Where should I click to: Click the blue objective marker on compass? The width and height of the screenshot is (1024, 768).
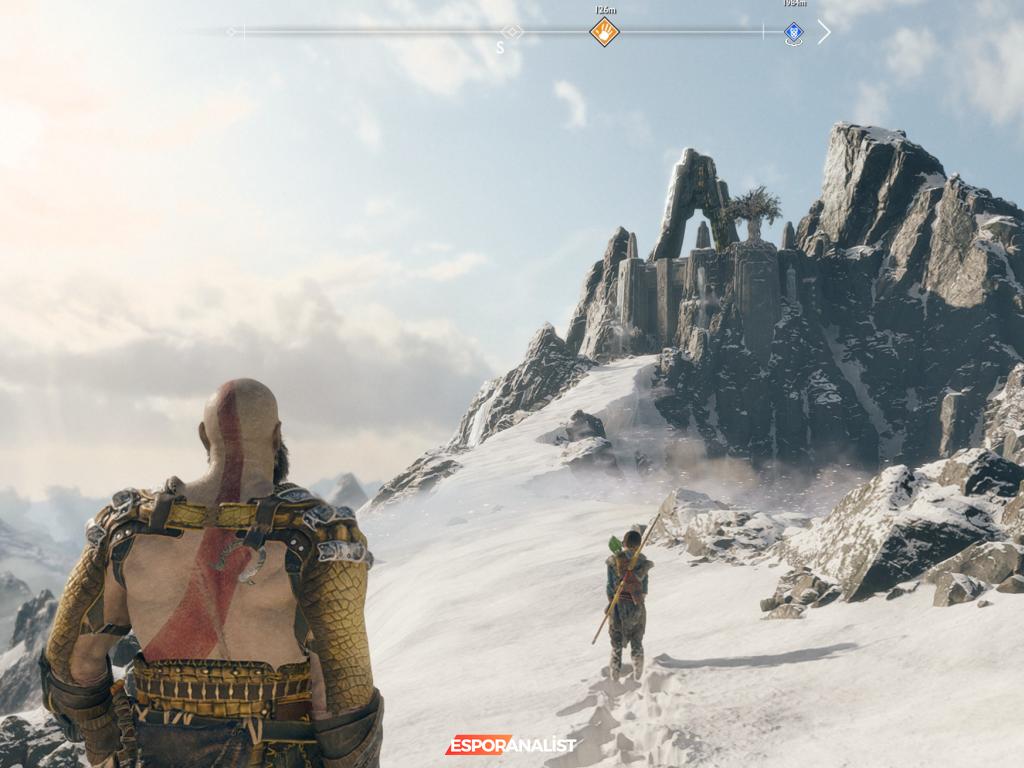tap(793, 32)
